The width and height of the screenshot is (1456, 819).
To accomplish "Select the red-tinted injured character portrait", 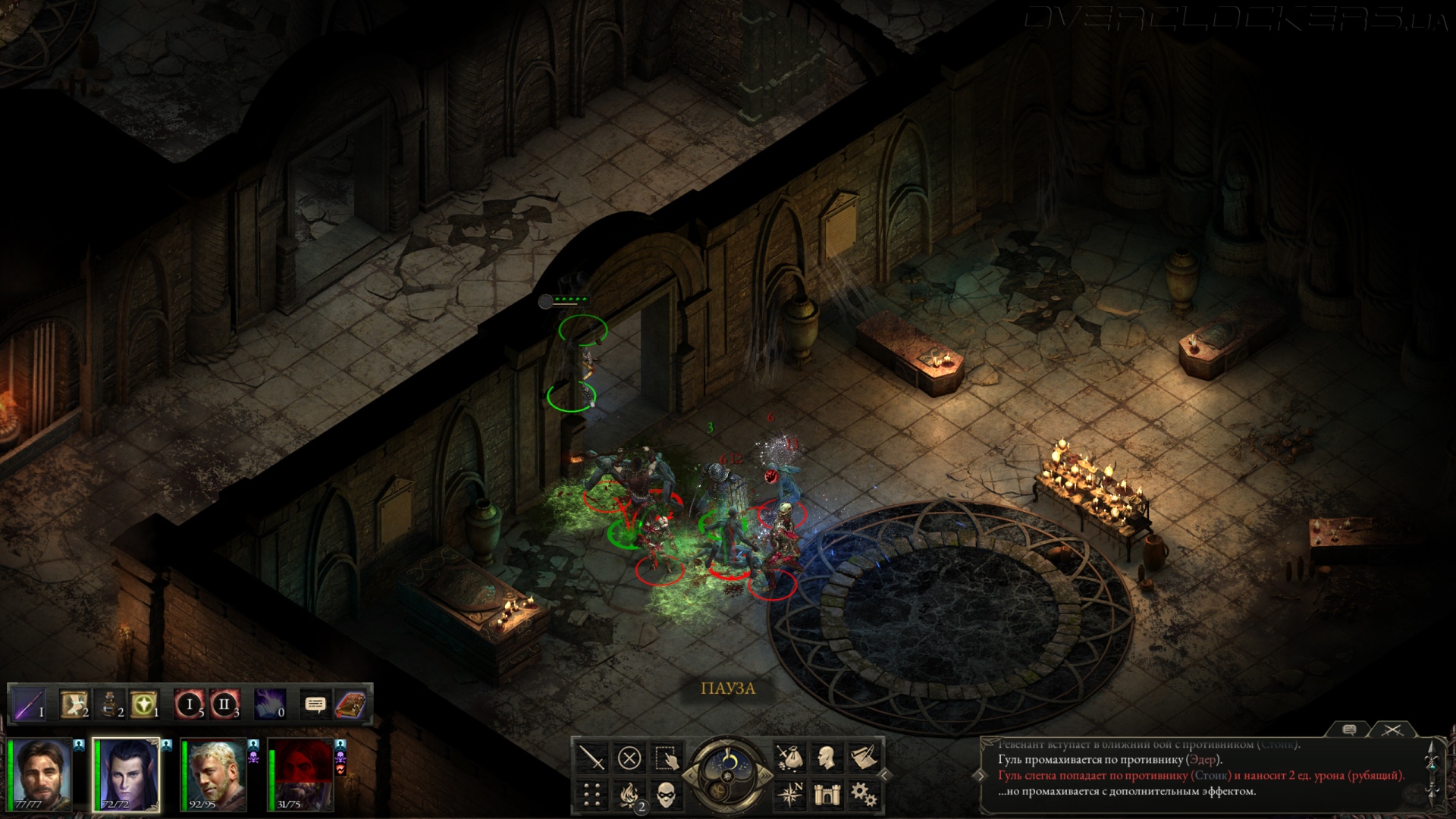I will [x=301, y=773].
